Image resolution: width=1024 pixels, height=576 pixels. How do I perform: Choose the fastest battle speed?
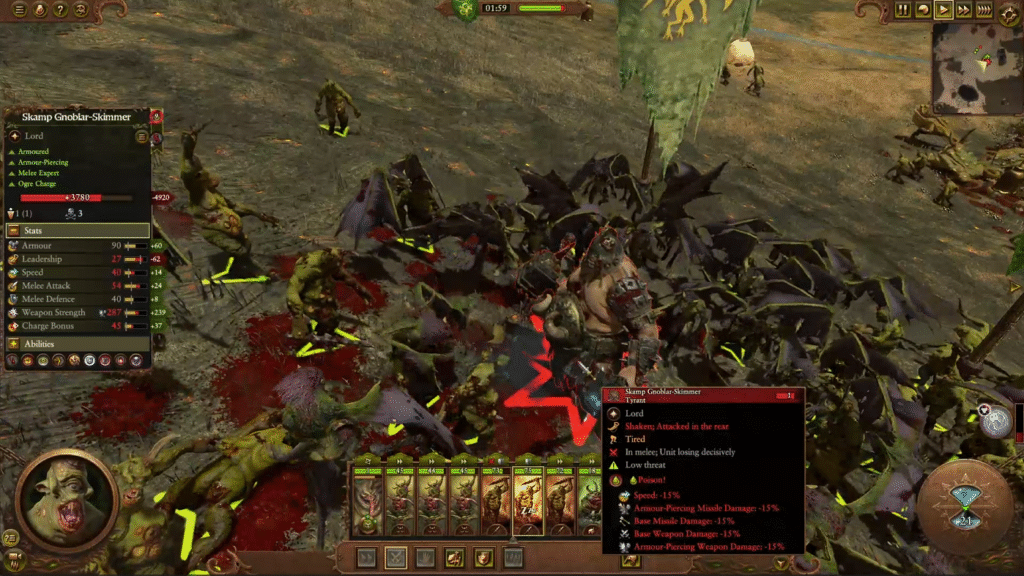click(x=984, y=10)
